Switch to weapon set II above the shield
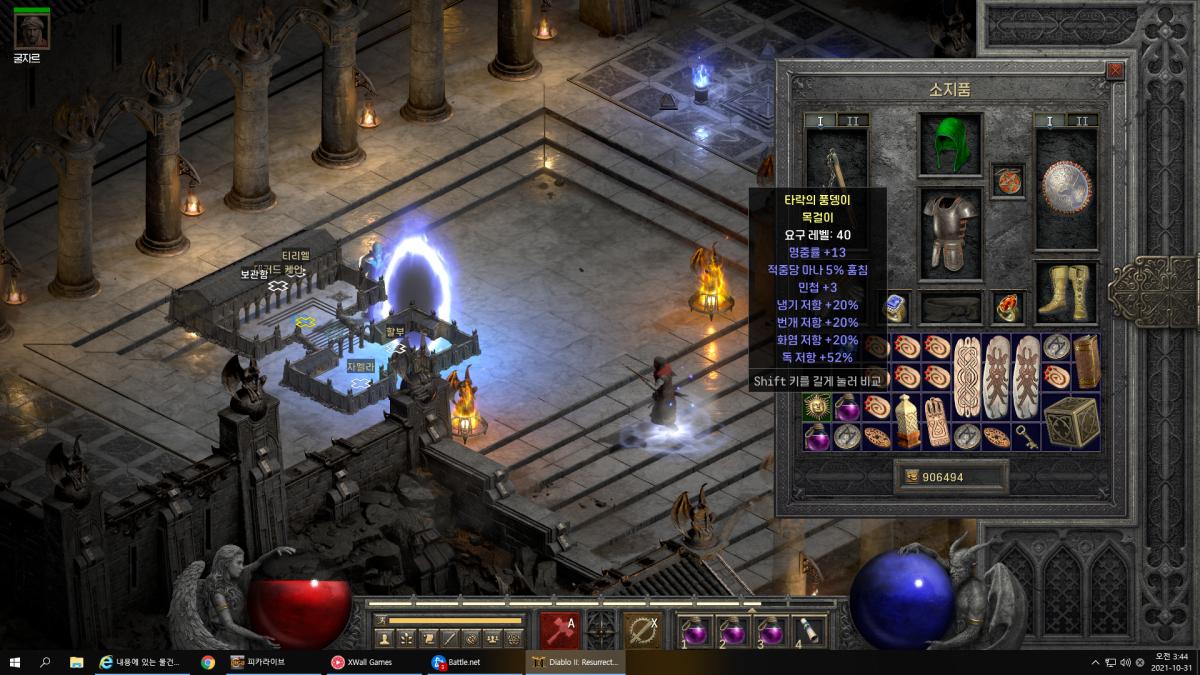The image size is (1200, 675). [x=1080, y=121]
